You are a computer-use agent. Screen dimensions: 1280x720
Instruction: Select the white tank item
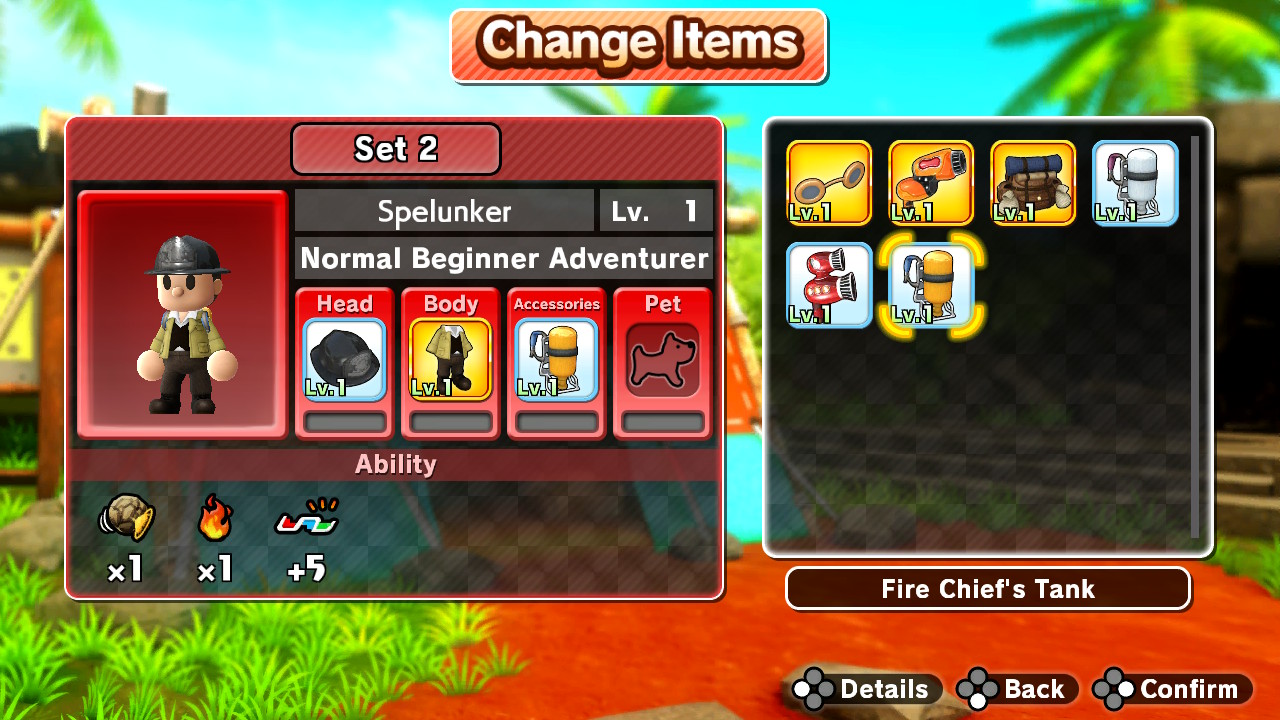[x=1135, y=183]
